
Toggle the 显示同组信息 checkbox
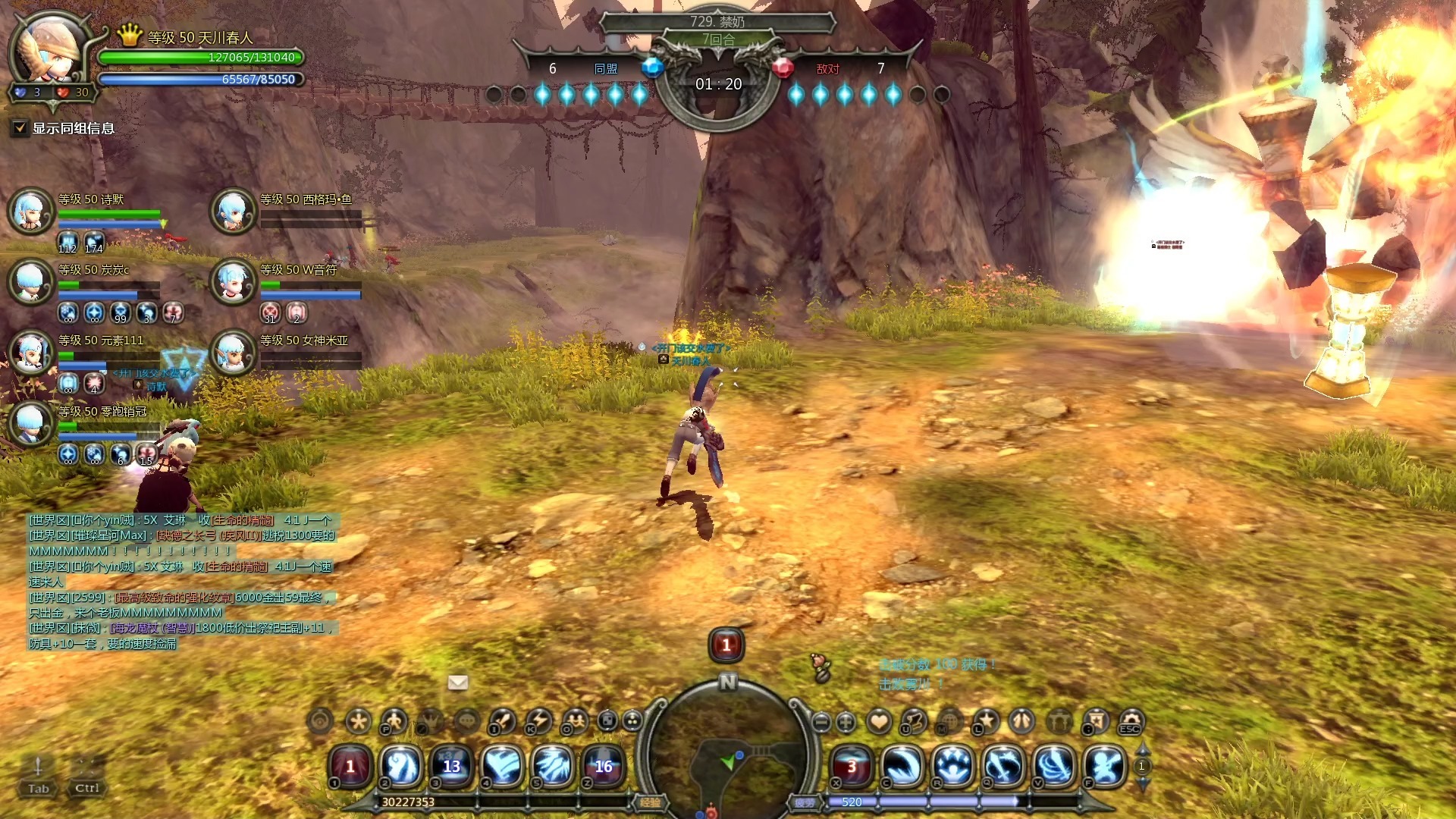20,128
